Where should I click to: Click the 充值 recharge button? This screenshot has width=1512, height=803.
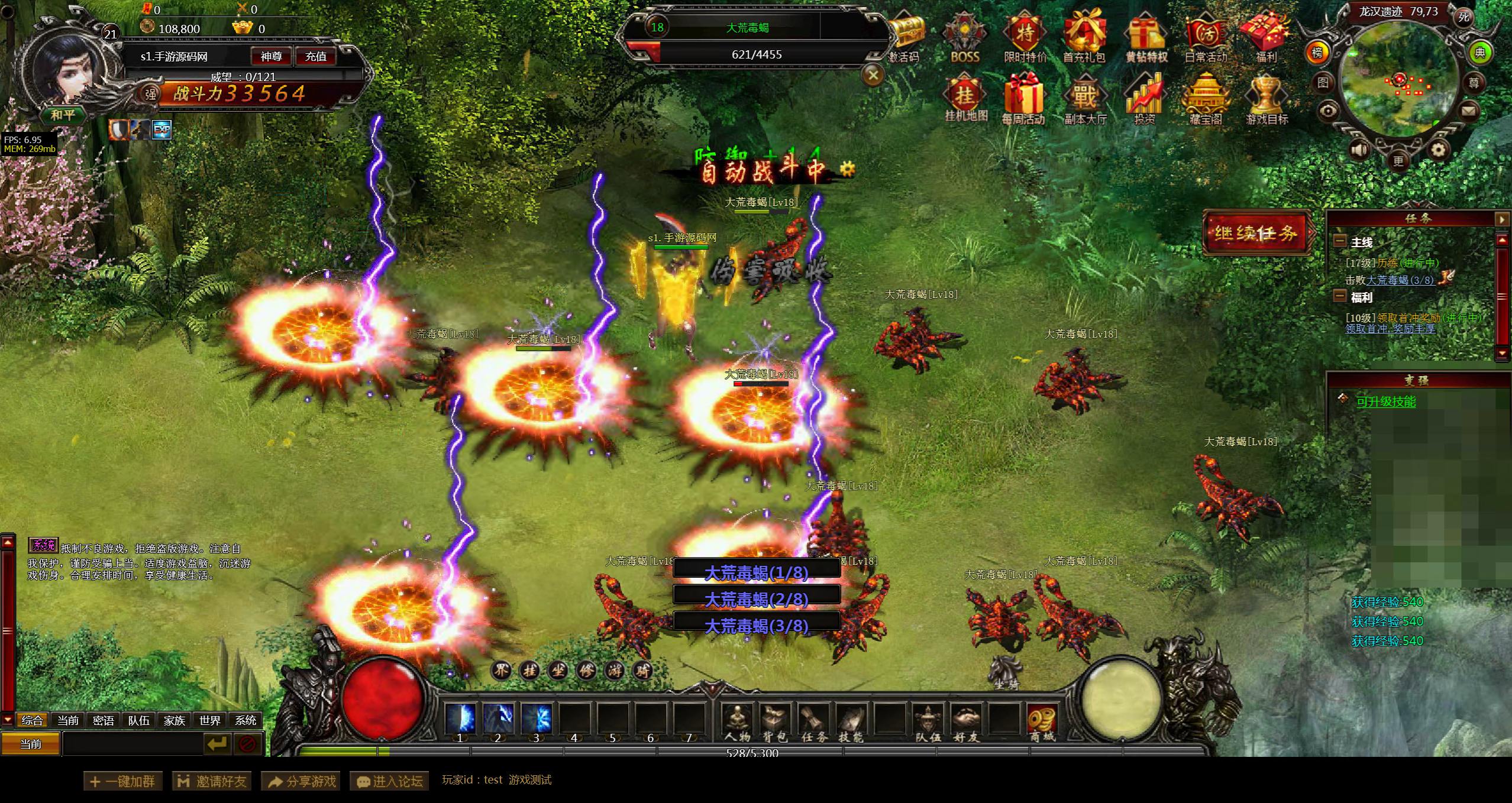tap(315, 56)
